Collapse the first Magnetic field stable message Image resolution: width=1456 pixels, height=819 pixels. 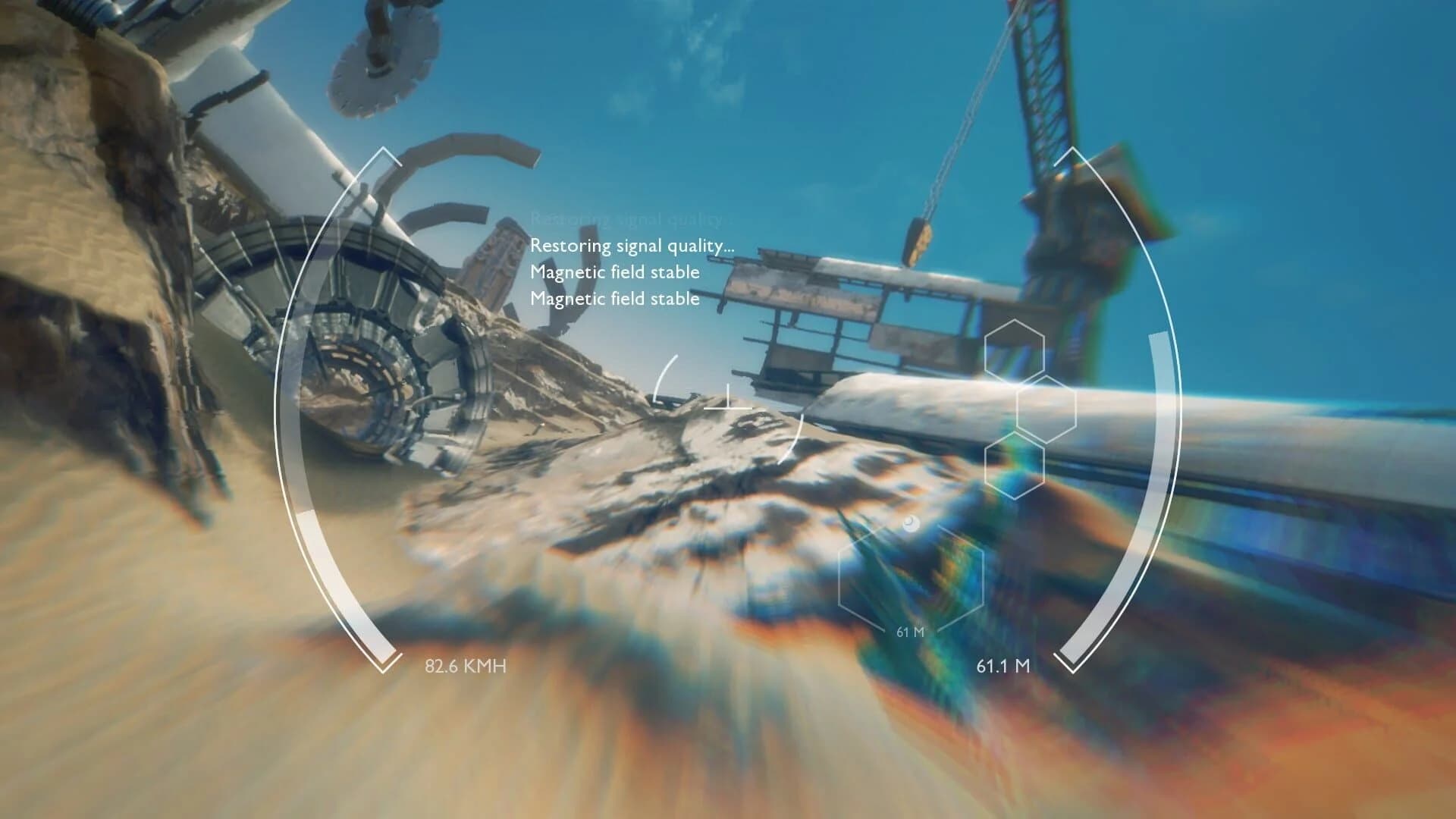[x=616, y=272]
